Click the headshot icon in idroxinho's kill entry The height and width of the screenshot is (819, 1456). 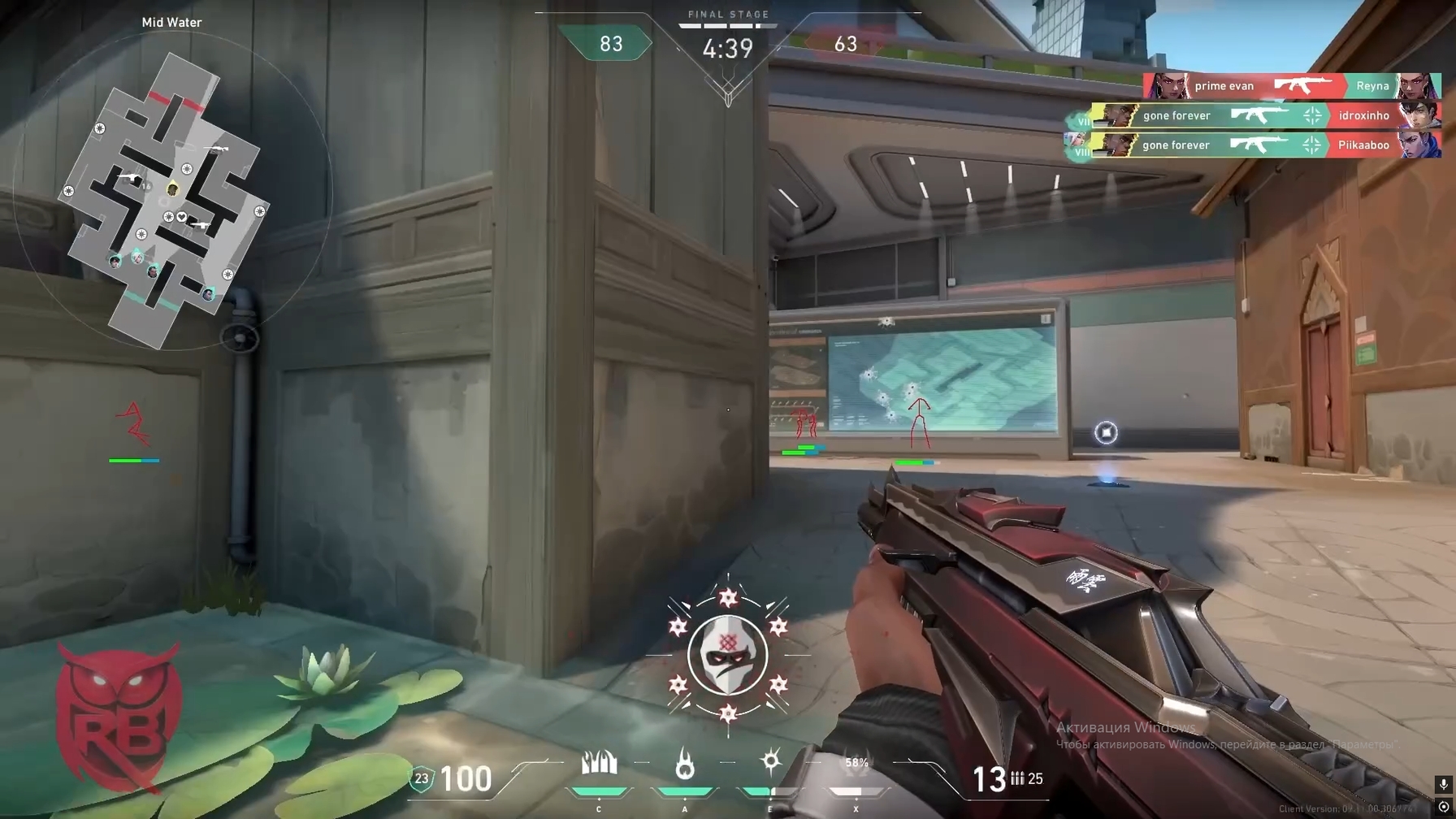(x=1309, y=115)
